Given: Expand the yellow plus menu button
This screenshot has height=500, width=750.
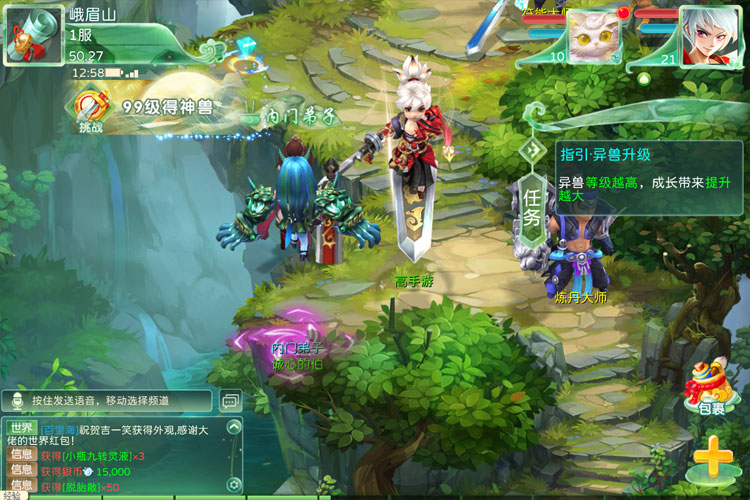Looking at the screenshot, I should coord(712,459).
